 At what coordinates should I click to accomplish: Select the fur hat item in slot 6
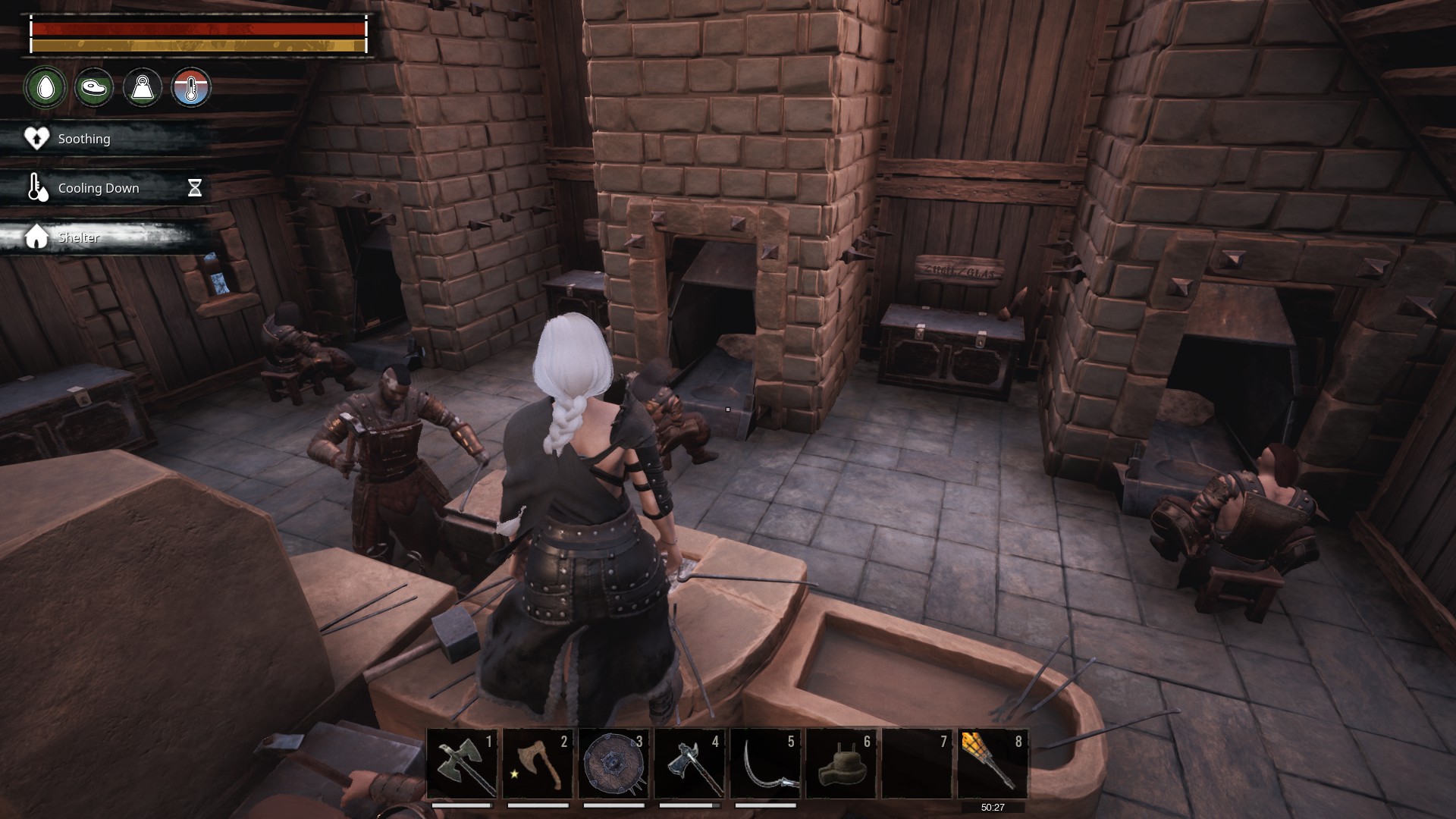point(841,764)
